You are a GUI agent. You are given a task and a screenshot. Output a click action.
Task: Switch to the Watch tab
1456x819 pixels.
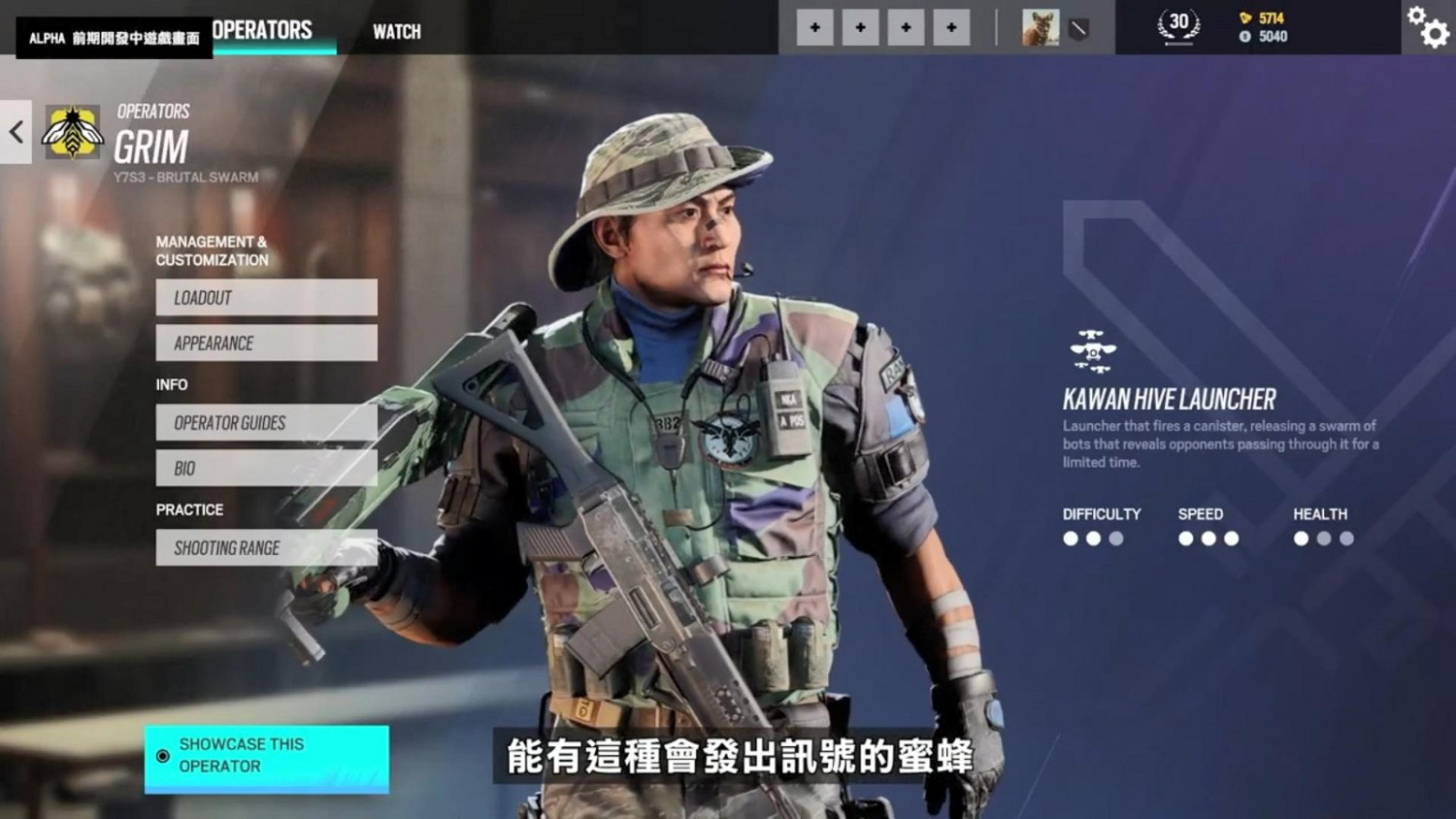coord(396,31)
